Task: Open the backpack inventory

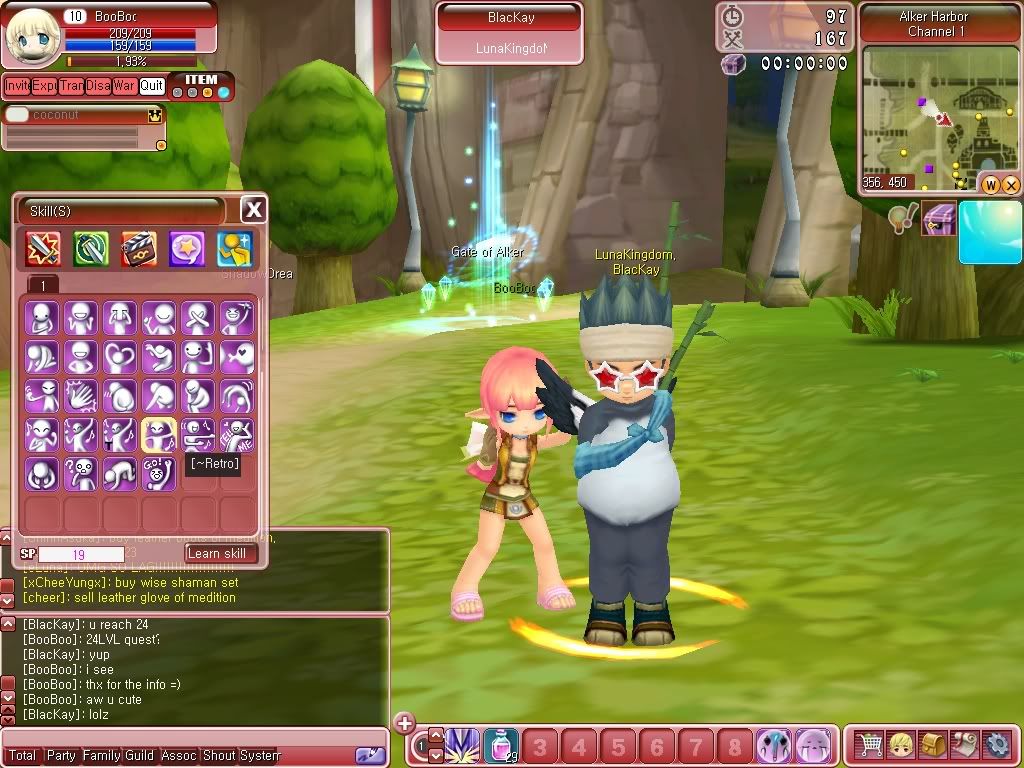Action: (934, 745)
